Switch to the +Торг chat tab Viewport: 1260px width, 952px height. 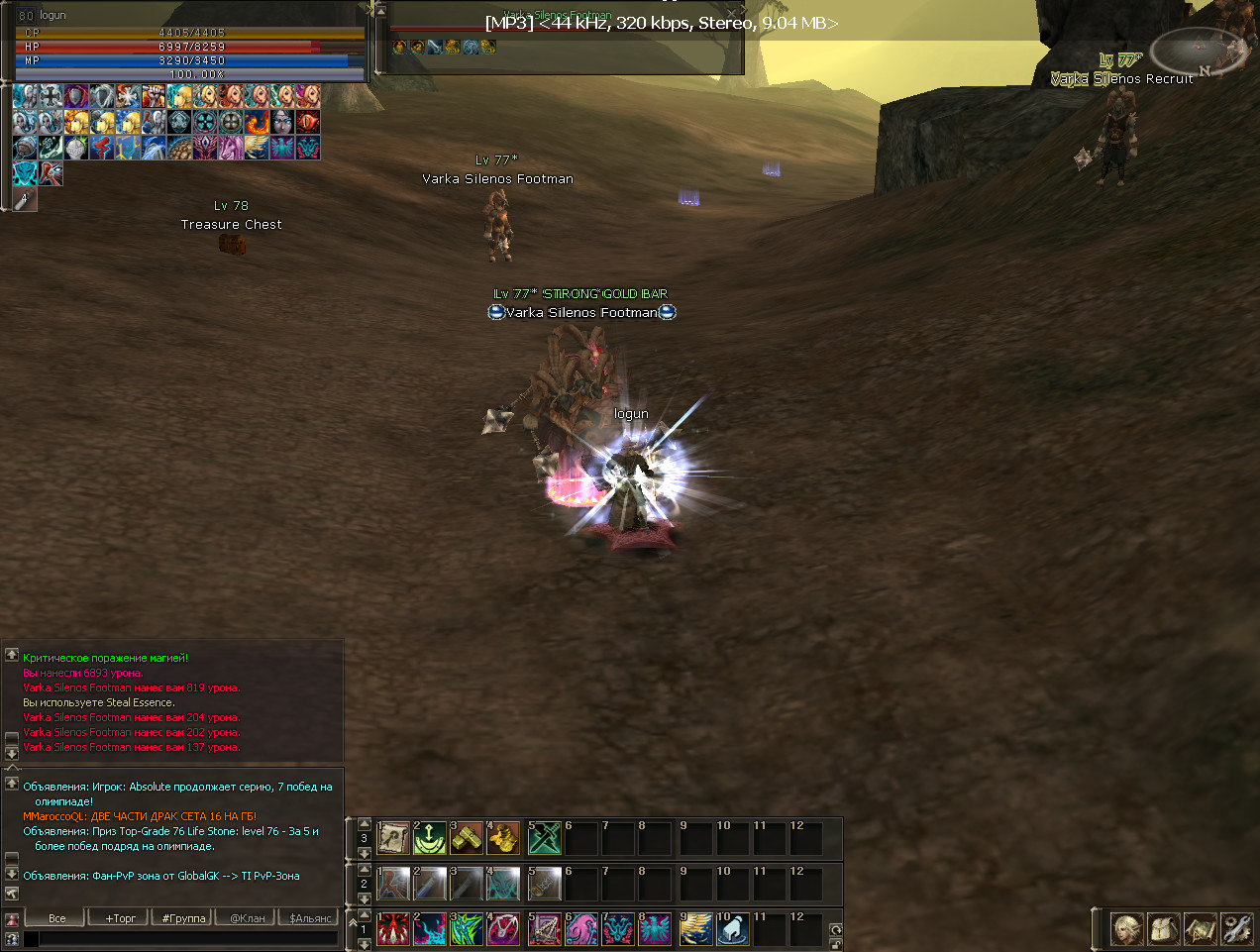coord(120,918)
